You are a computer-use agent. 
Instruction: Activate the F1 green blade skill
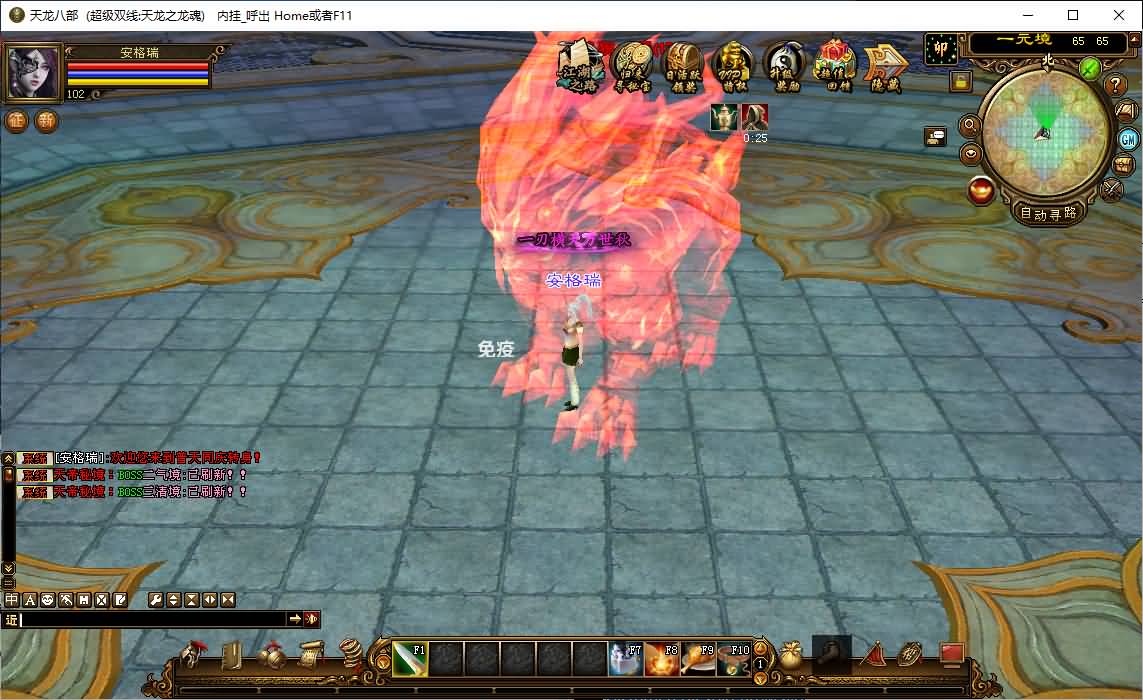[x=410, y=660]
